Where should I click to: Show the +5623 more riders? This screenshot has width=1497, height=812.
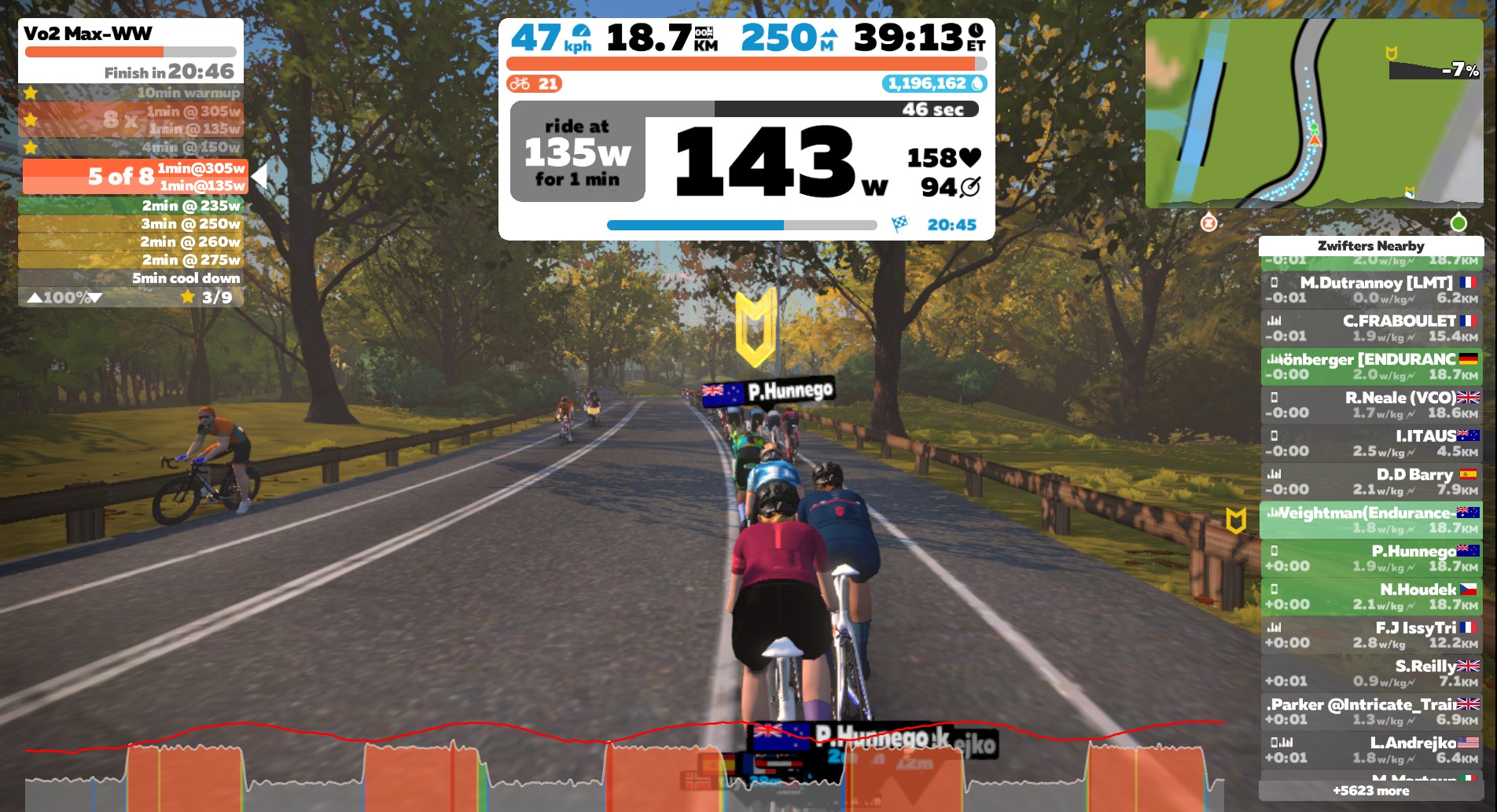1370,791
